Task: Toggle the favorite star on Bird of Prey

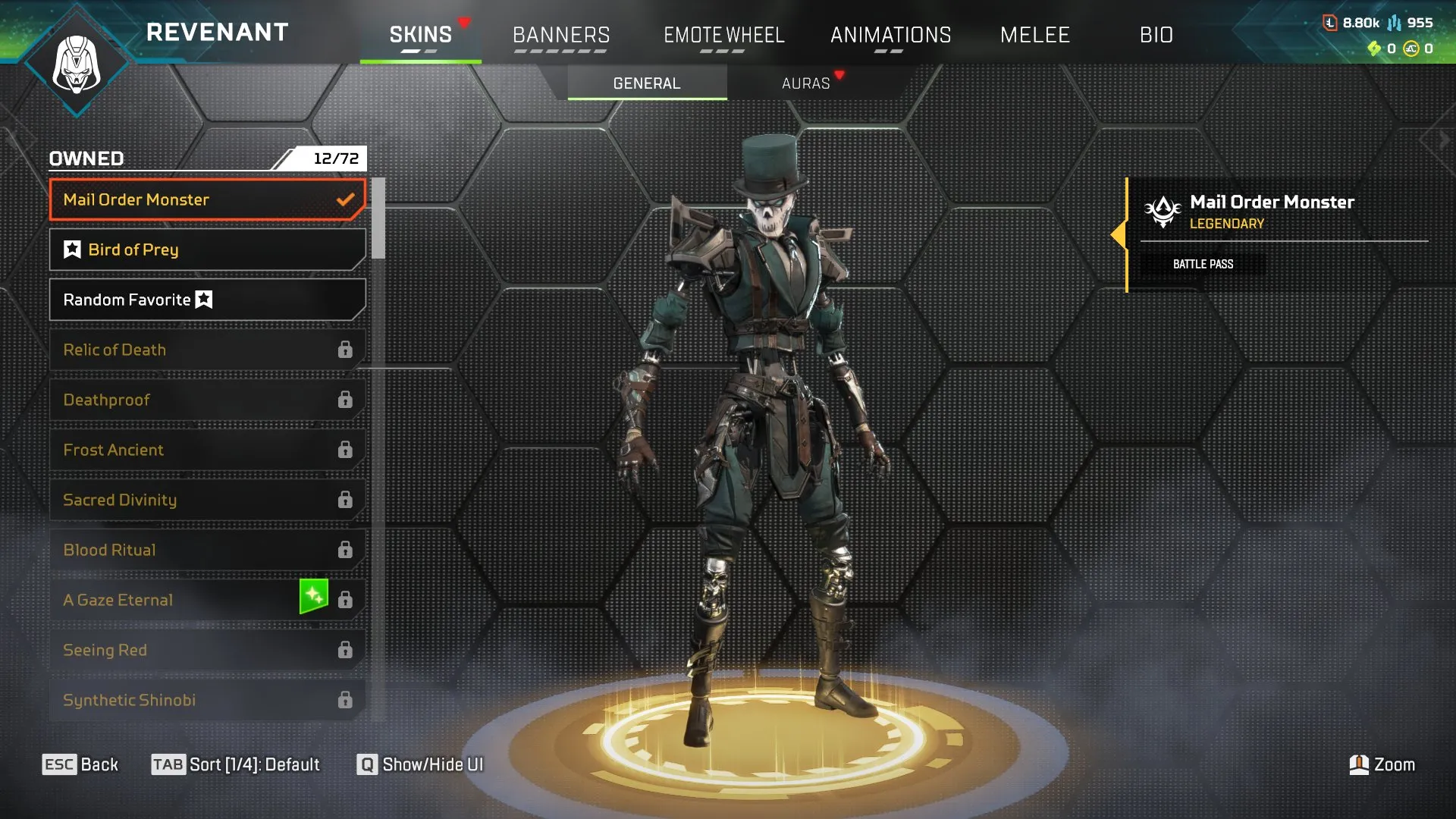Action: [71, 249]
